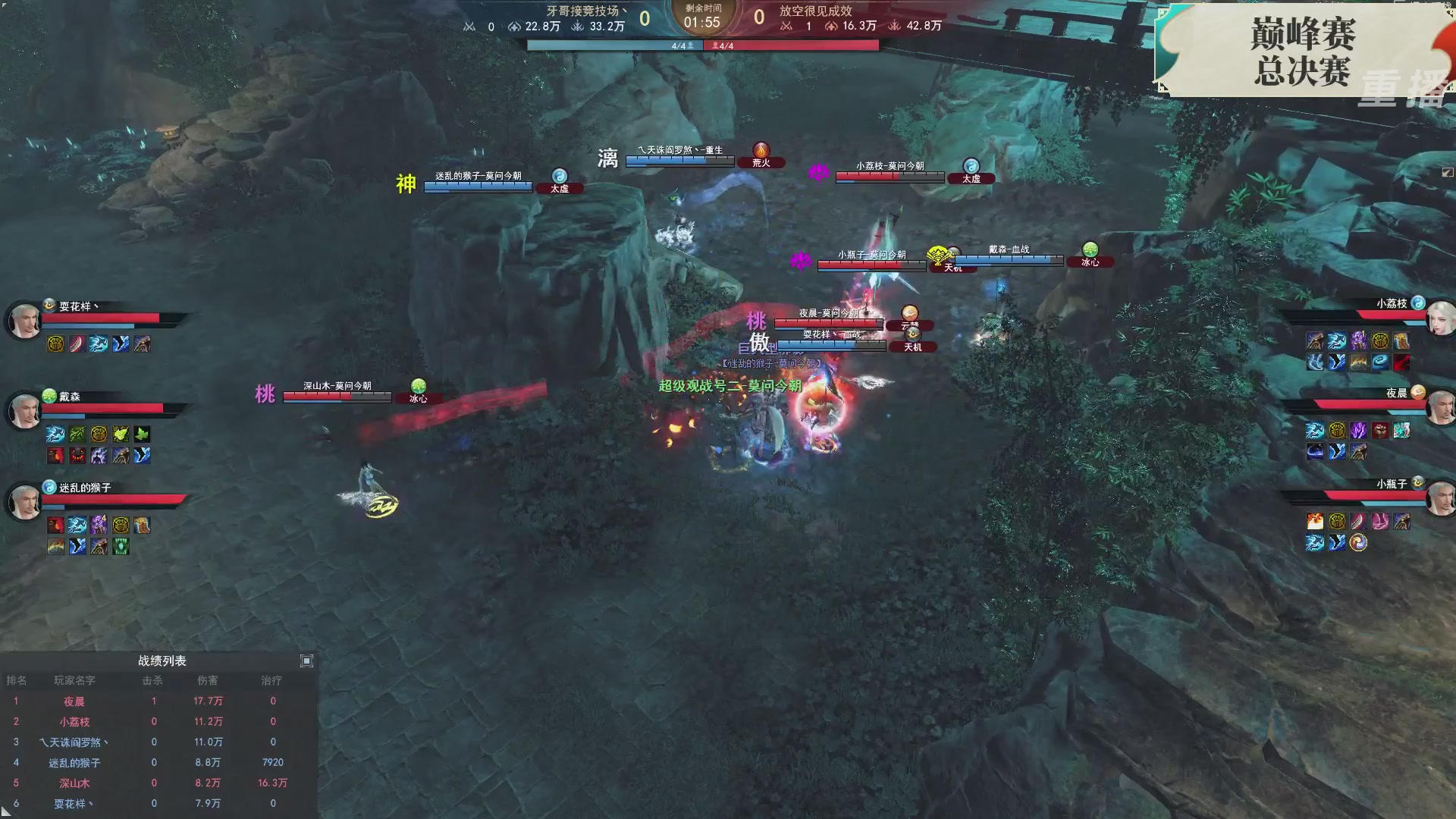Select 夜晨's red fist skill icon
This screenshot has height=819, width=1456.
click(x=1379, y=431)
